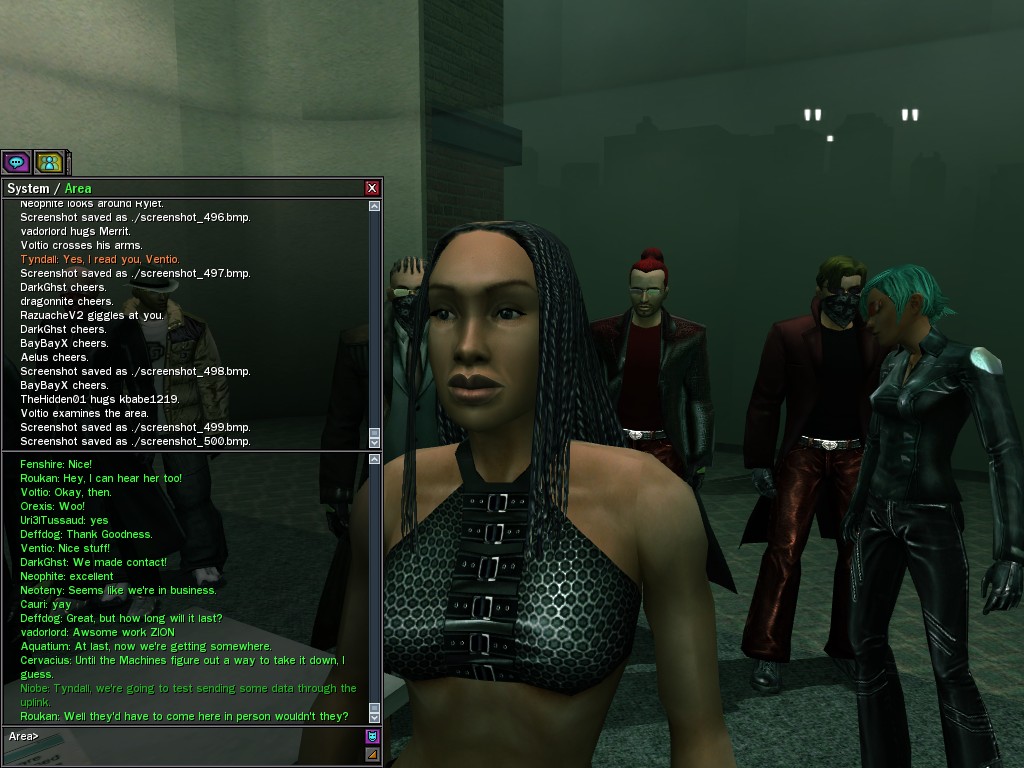Click Tyndall's orange chat message line
The height and width of the screenshot is (768, 1024).
(100, 259)
